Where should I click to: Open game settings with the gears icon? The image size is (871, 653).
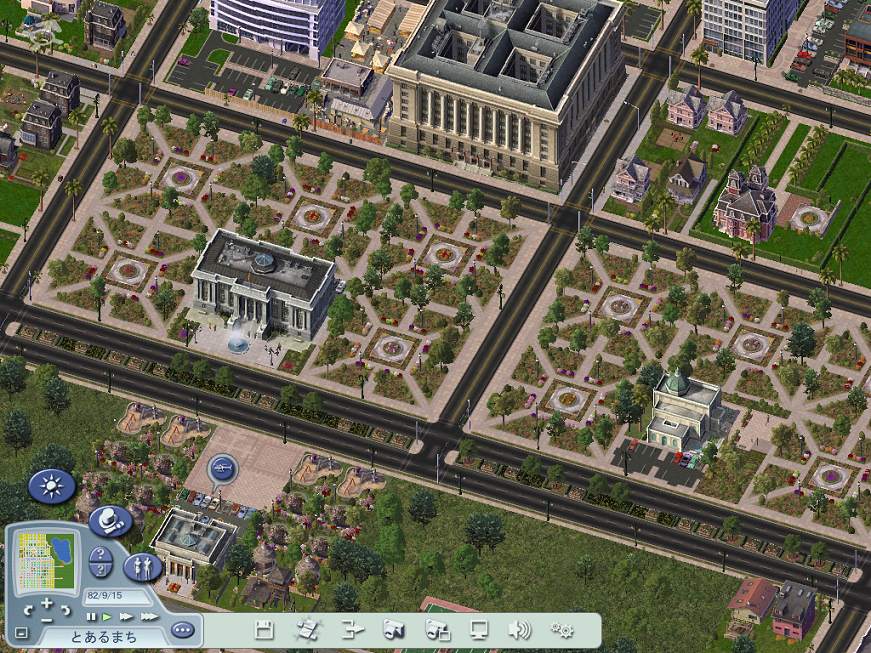[562, 630]
